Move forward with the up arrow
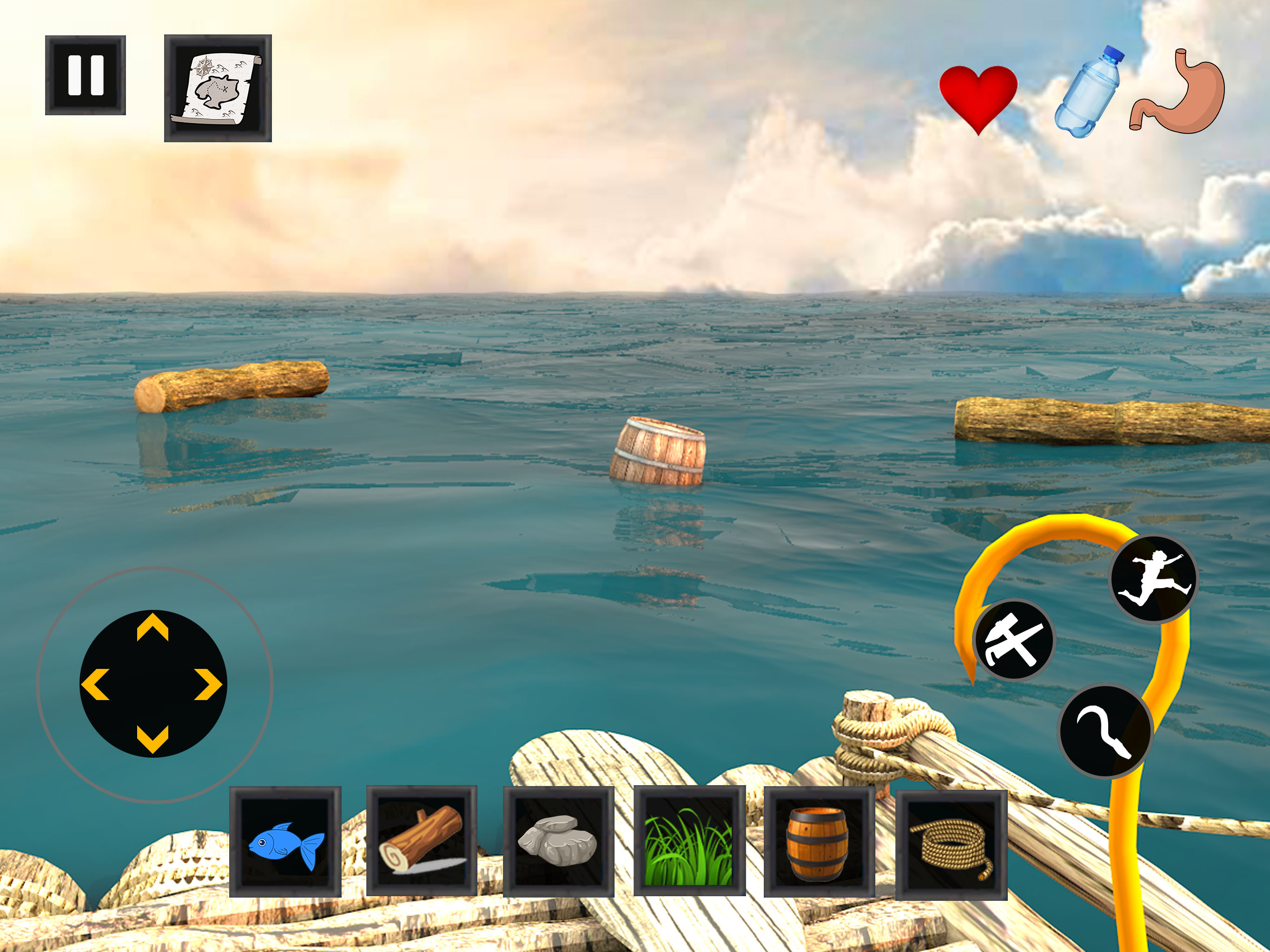This screenshot has height=952, width=1270. 153,628
